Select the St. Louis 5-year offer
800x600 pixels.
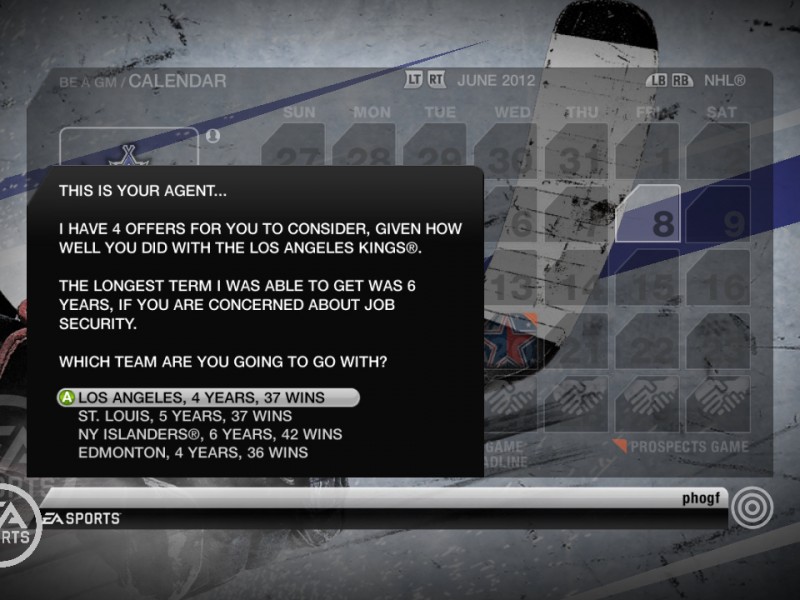(x=185, y=416)
